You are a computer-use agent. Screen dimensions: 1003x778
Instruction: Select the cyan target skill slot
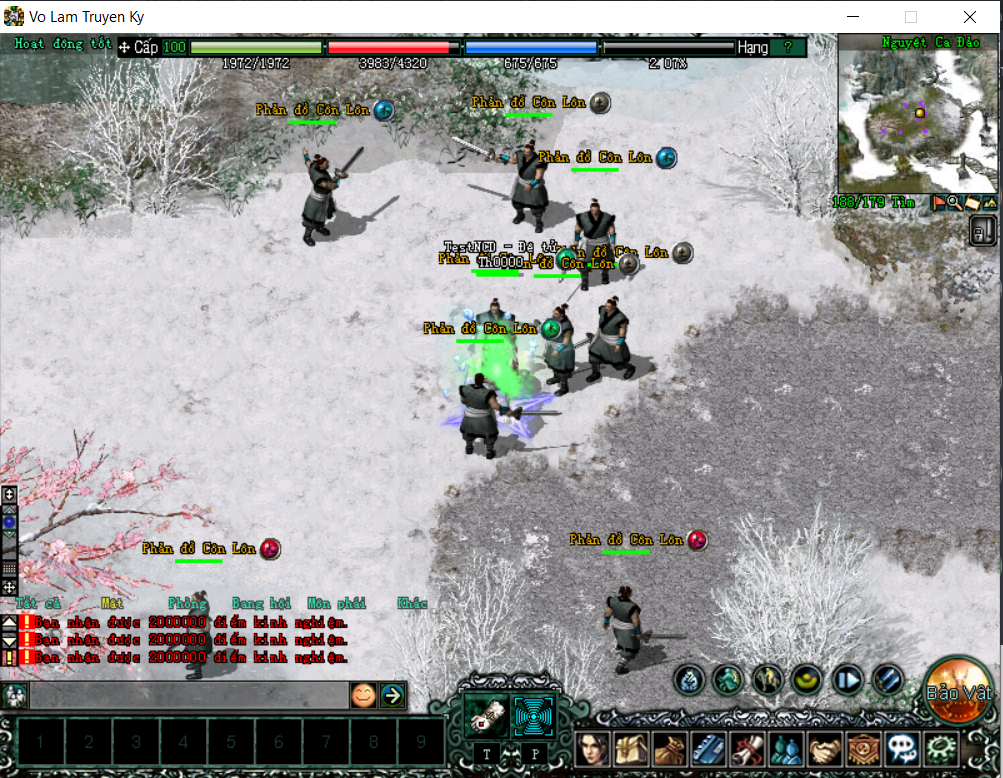(x=534, y=716)
